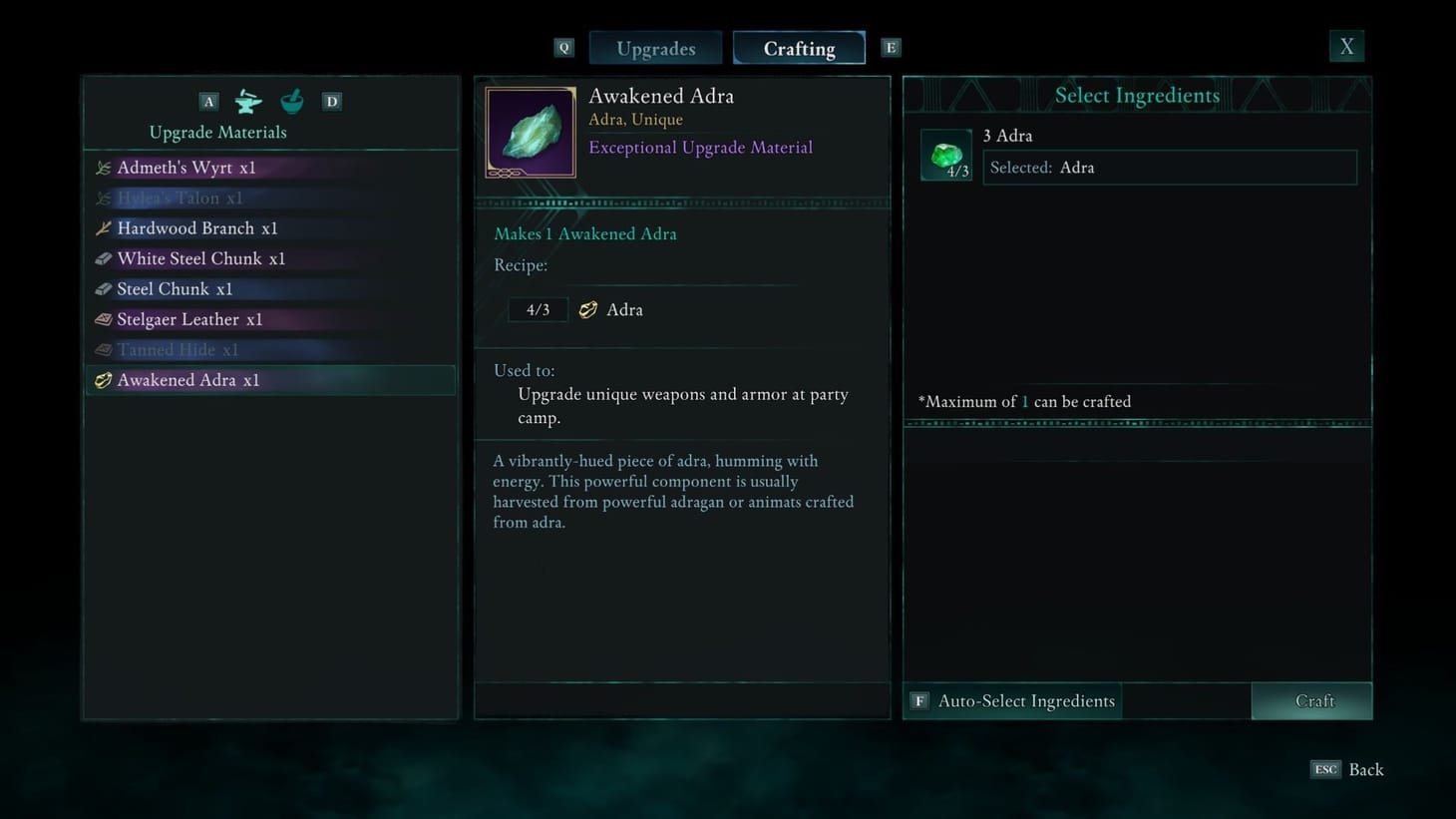Click the Awakened Adra item portrait
This screenshot has width=1456, height=819.
(x=530, y=131)
